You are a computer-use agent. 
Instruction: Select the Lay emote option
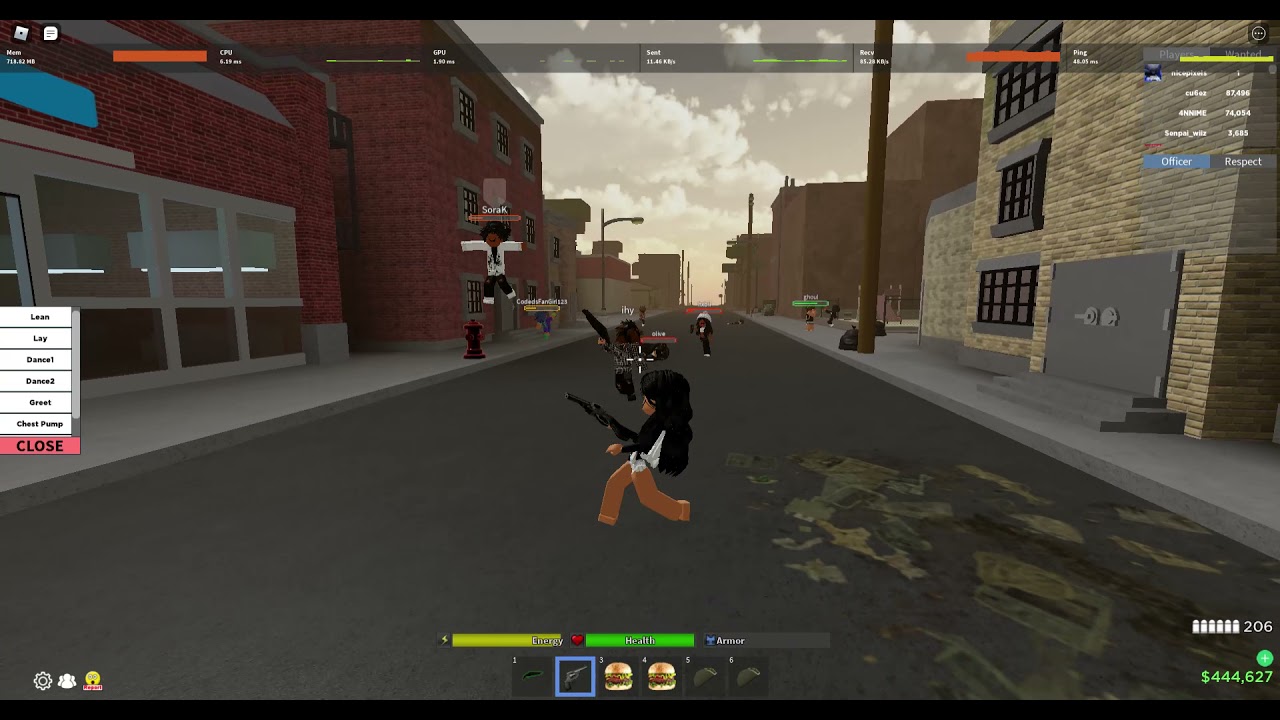click(x=40, y=338)
